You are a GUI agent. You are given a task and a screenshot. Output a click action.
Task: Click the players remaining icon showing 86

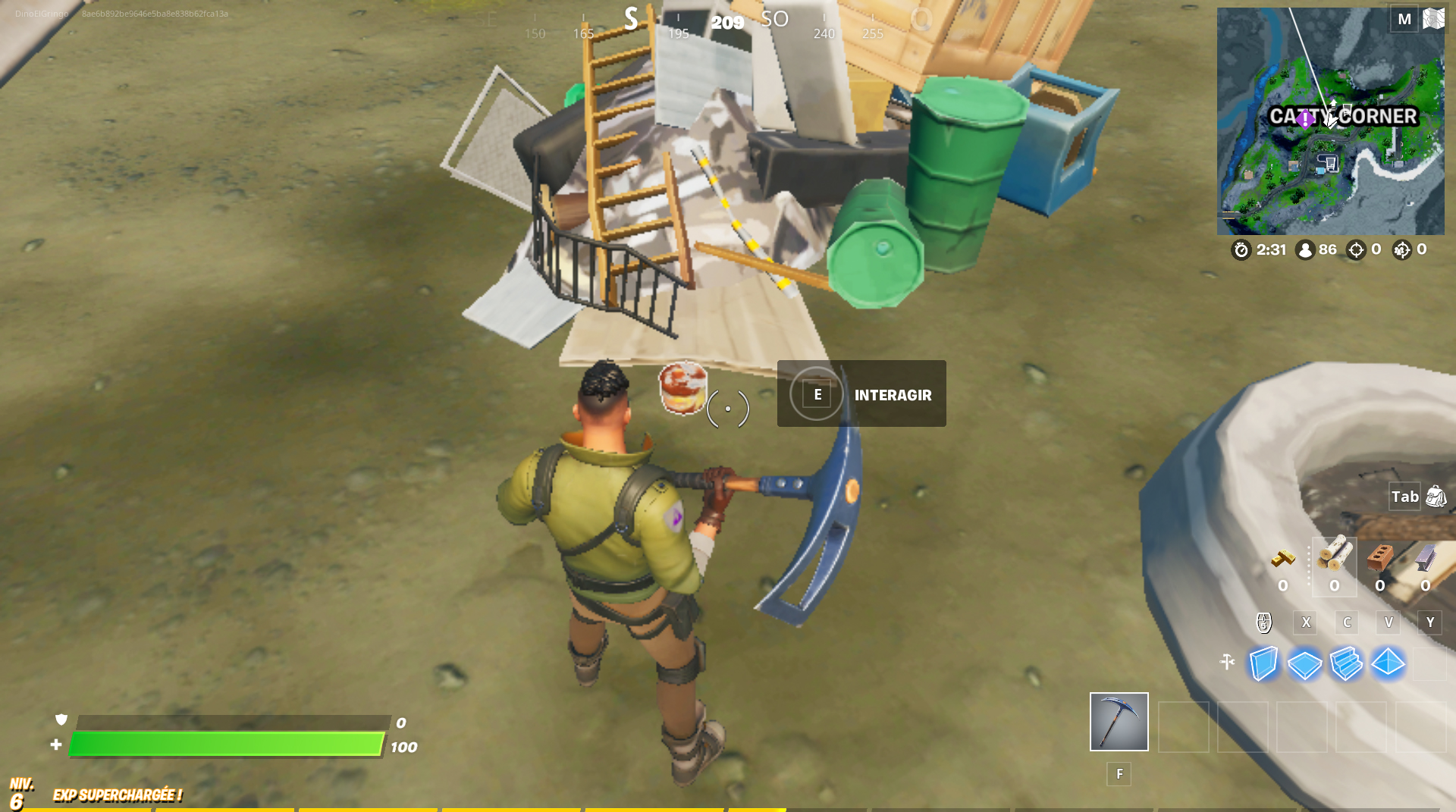(x=1305, y=249)
